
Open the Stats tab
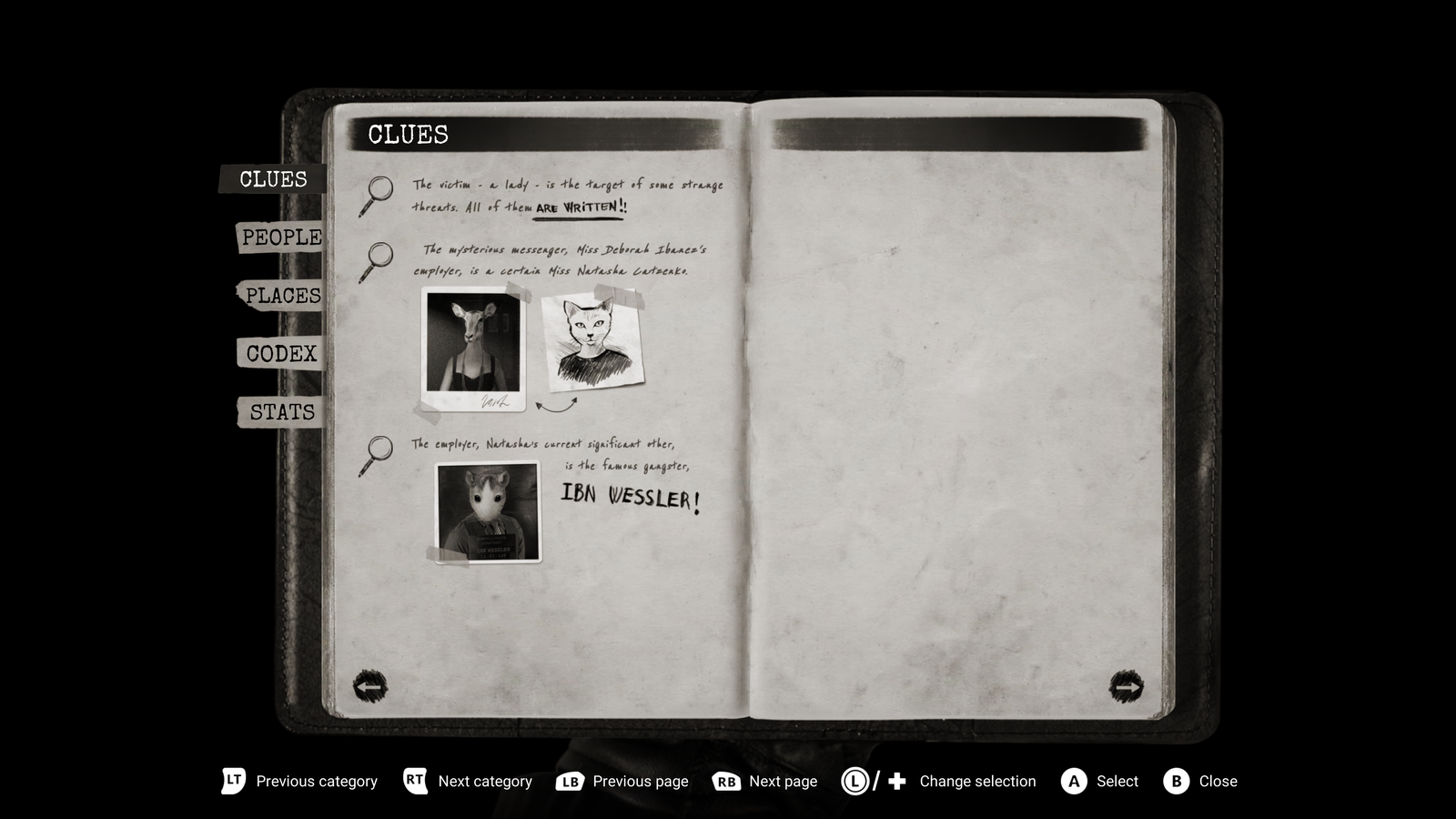(282, 412)
